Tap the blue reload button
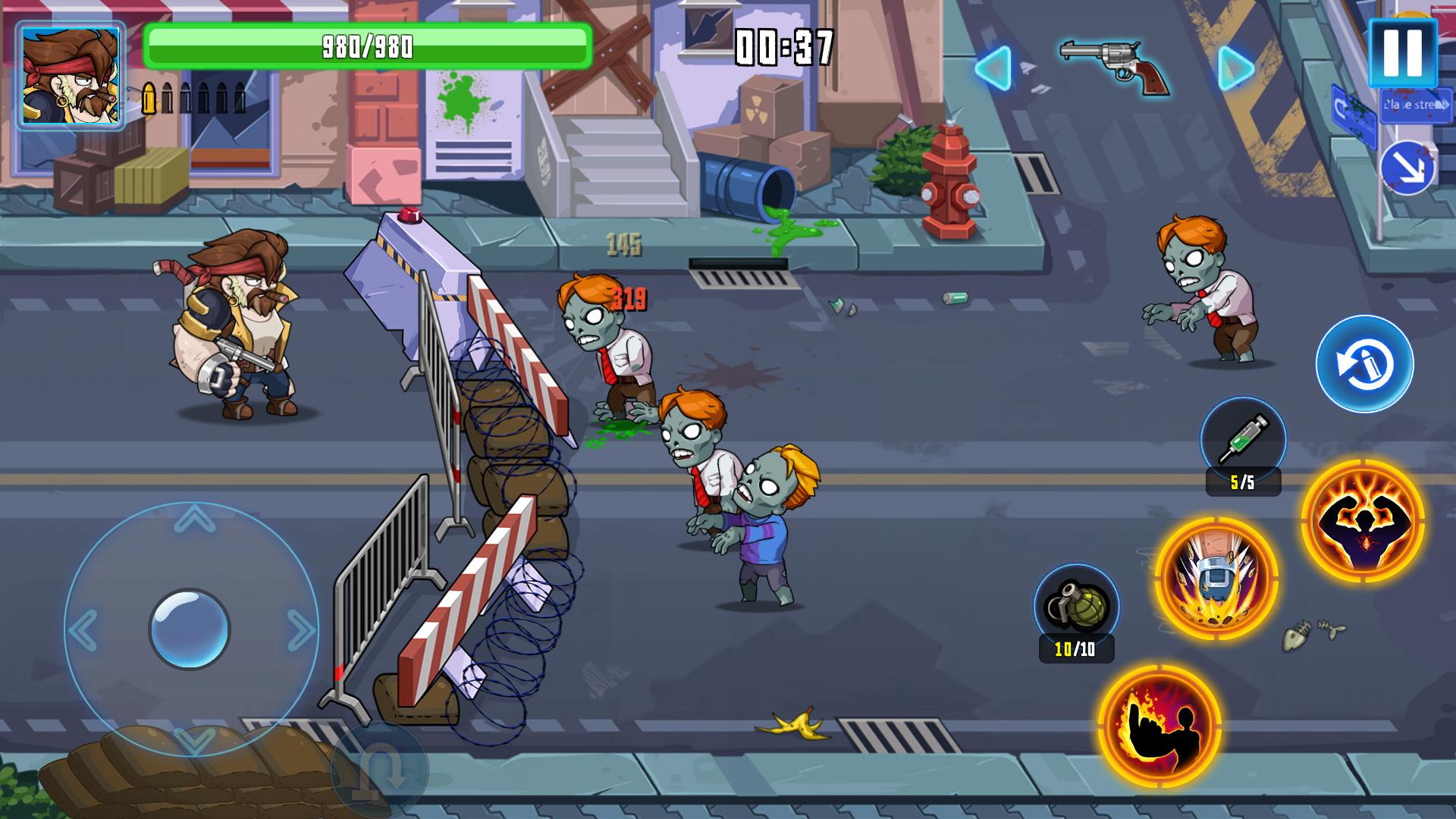Screen dimensions: 1456x819 point(1364,364)
